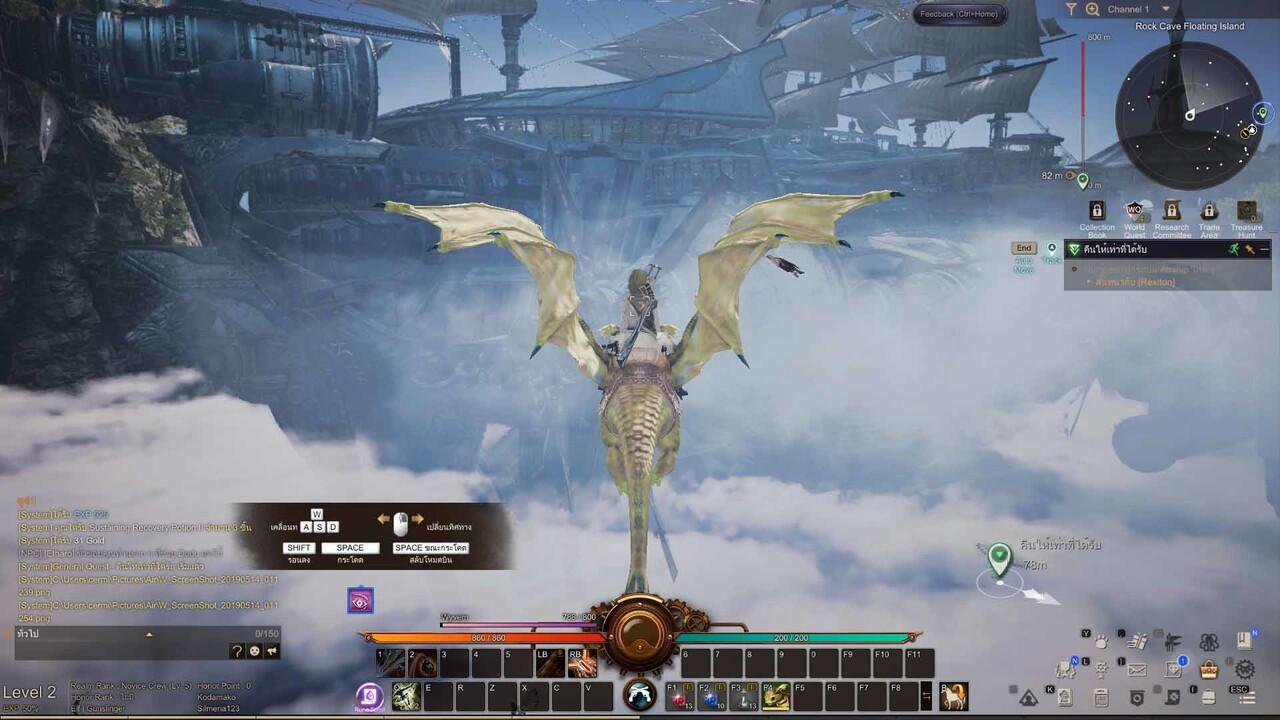Click the horse mount icon on the hotbar
This screenshot has height=720, width=1280.
click(954, 695)
